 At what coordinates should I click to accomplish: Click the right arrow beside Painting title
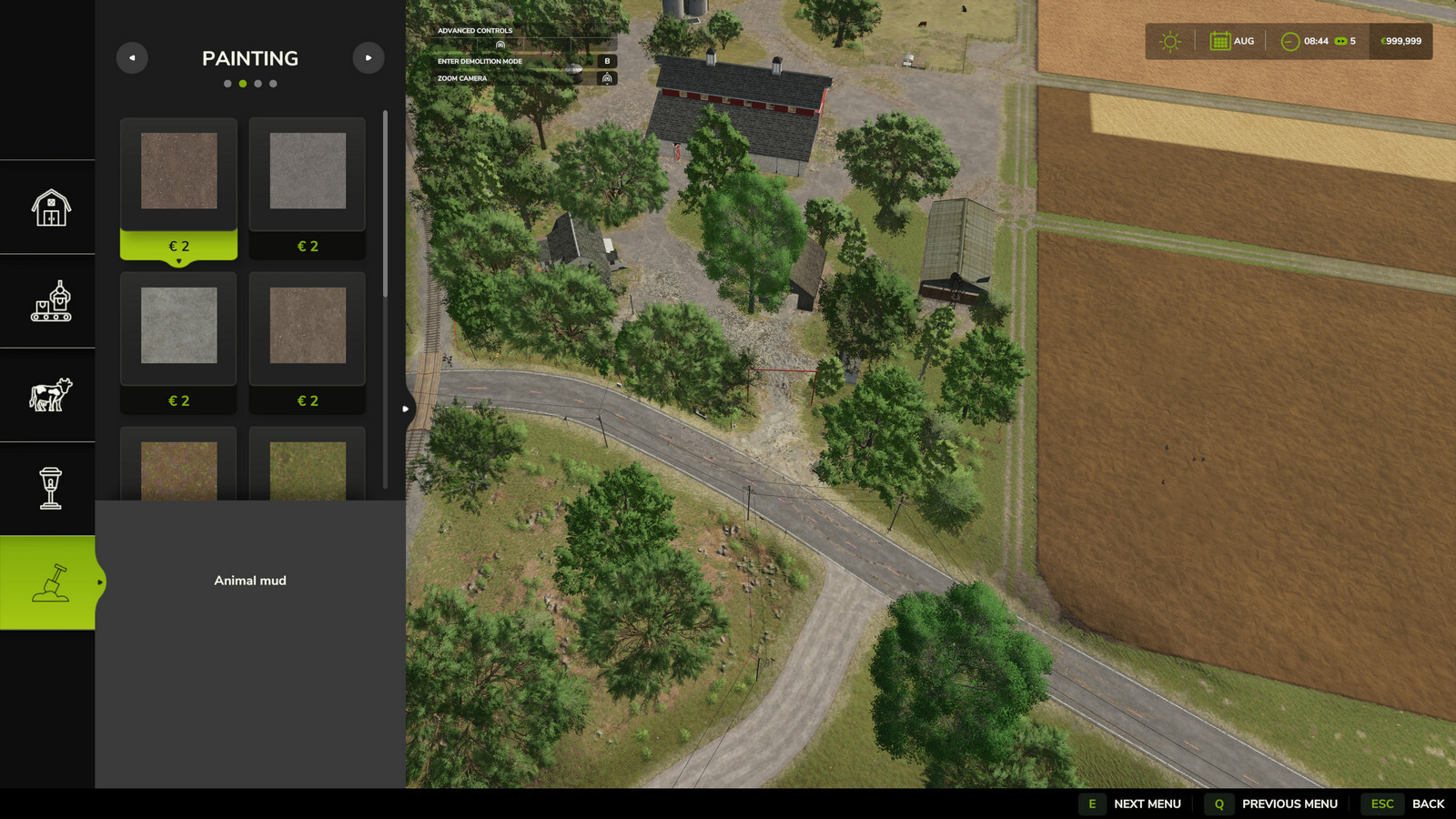tap(369, 57)
